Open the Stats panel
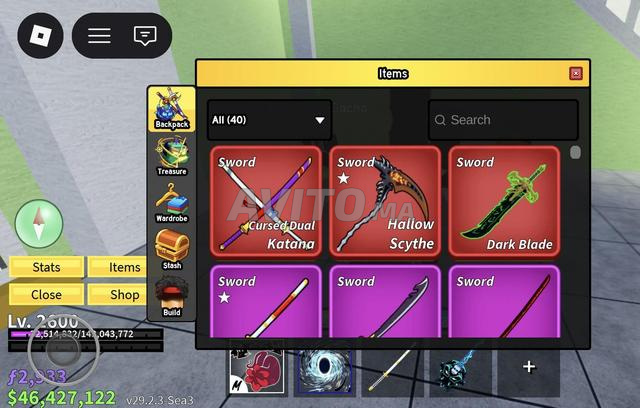Image resolution: width=640 pixels, height=408 pixels. coord(46,267)
